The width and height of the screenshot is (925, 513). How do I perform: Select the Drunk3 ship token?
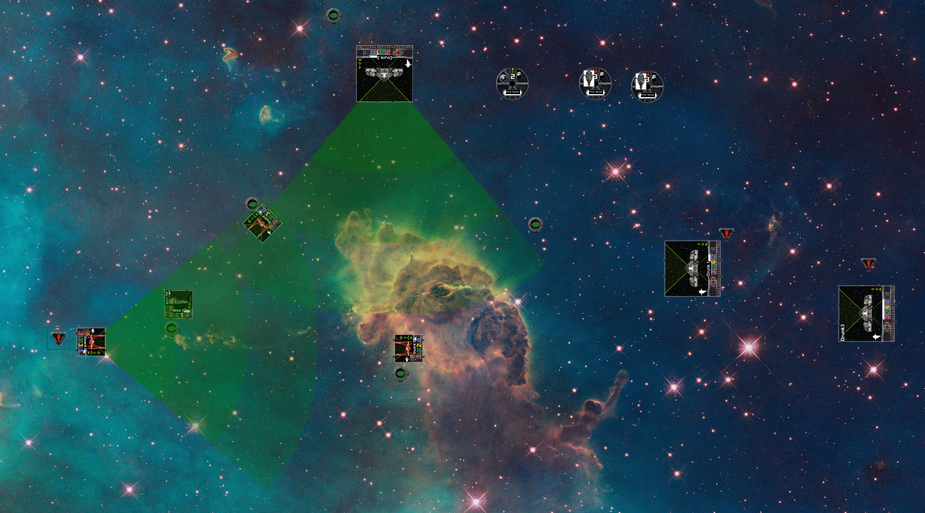point(865,313)
